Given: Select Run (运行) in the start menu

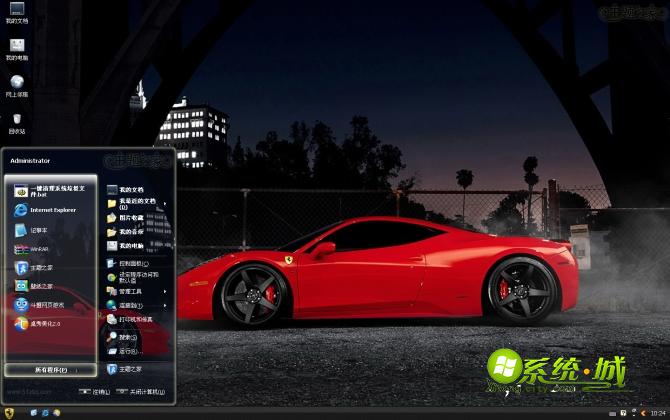Looking at the screenshot, I should pos(126,351).
